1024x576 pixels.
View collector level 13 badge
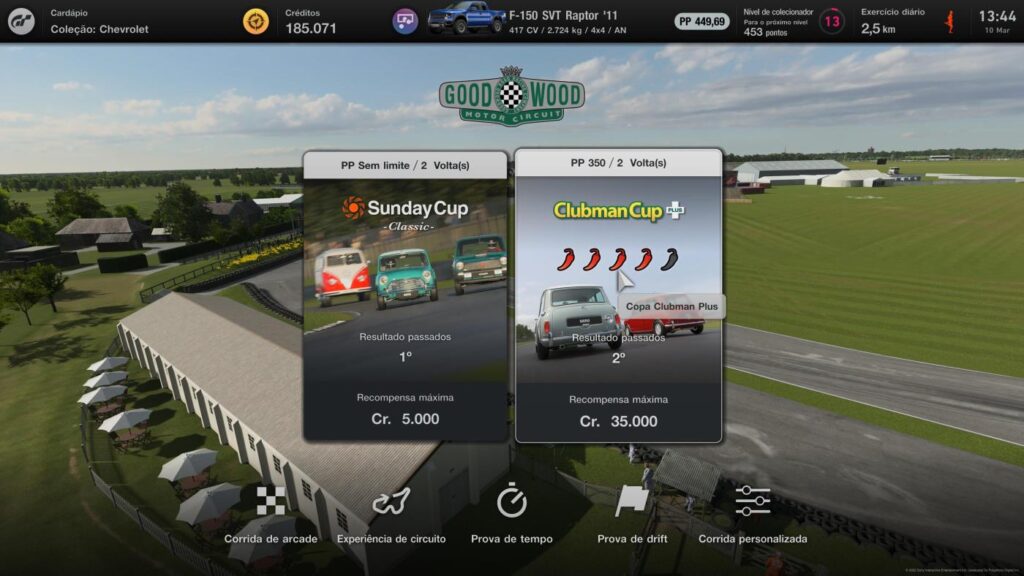point(831,21)
